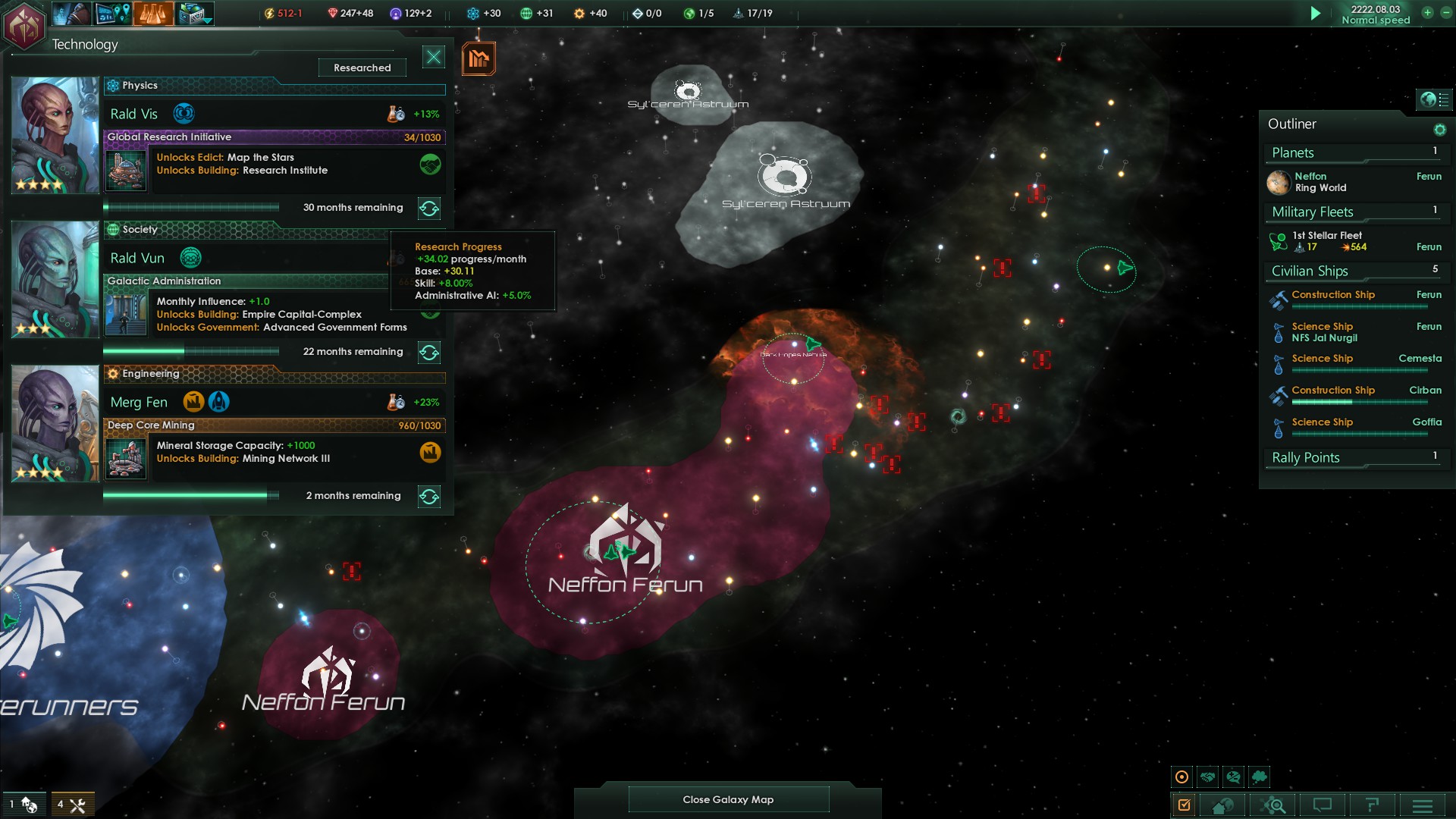Change the Physics research project

[429, 209]
